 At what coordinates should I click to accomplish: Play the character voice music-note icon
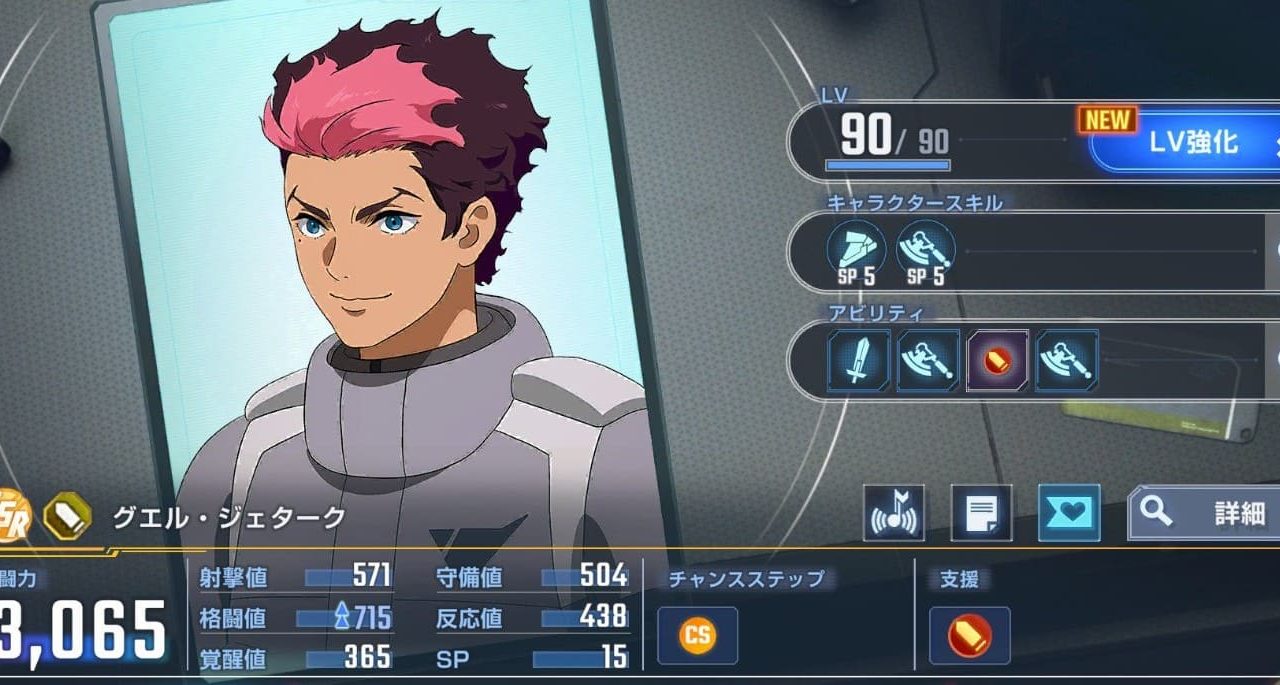(893, 513)
